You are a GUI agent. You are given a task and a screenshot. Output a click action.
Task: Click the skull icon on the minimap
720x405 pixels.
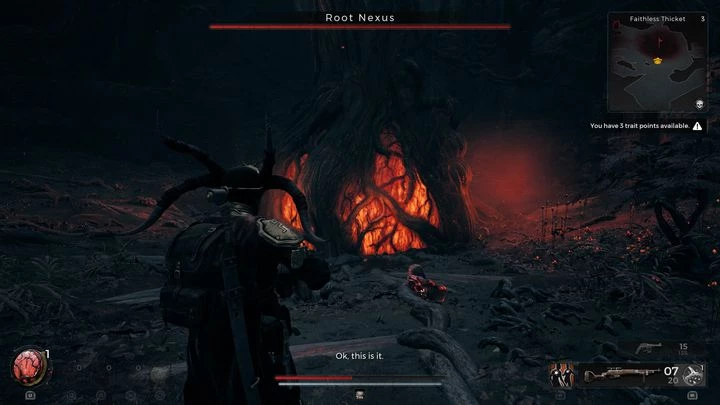point(699,104)
